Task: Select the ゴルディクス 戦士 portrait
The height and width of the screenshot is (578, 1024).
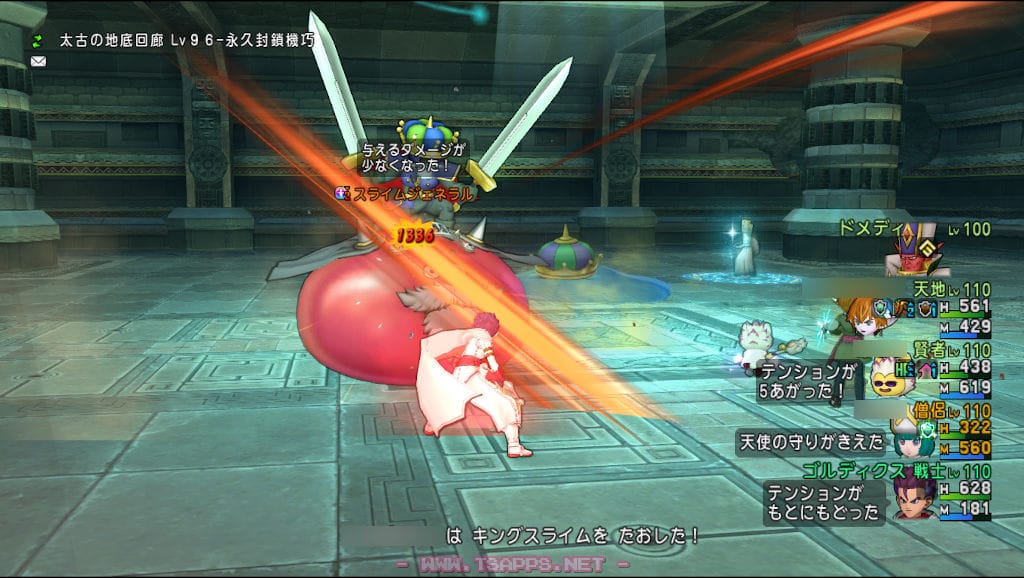Action: coord(914,498)
